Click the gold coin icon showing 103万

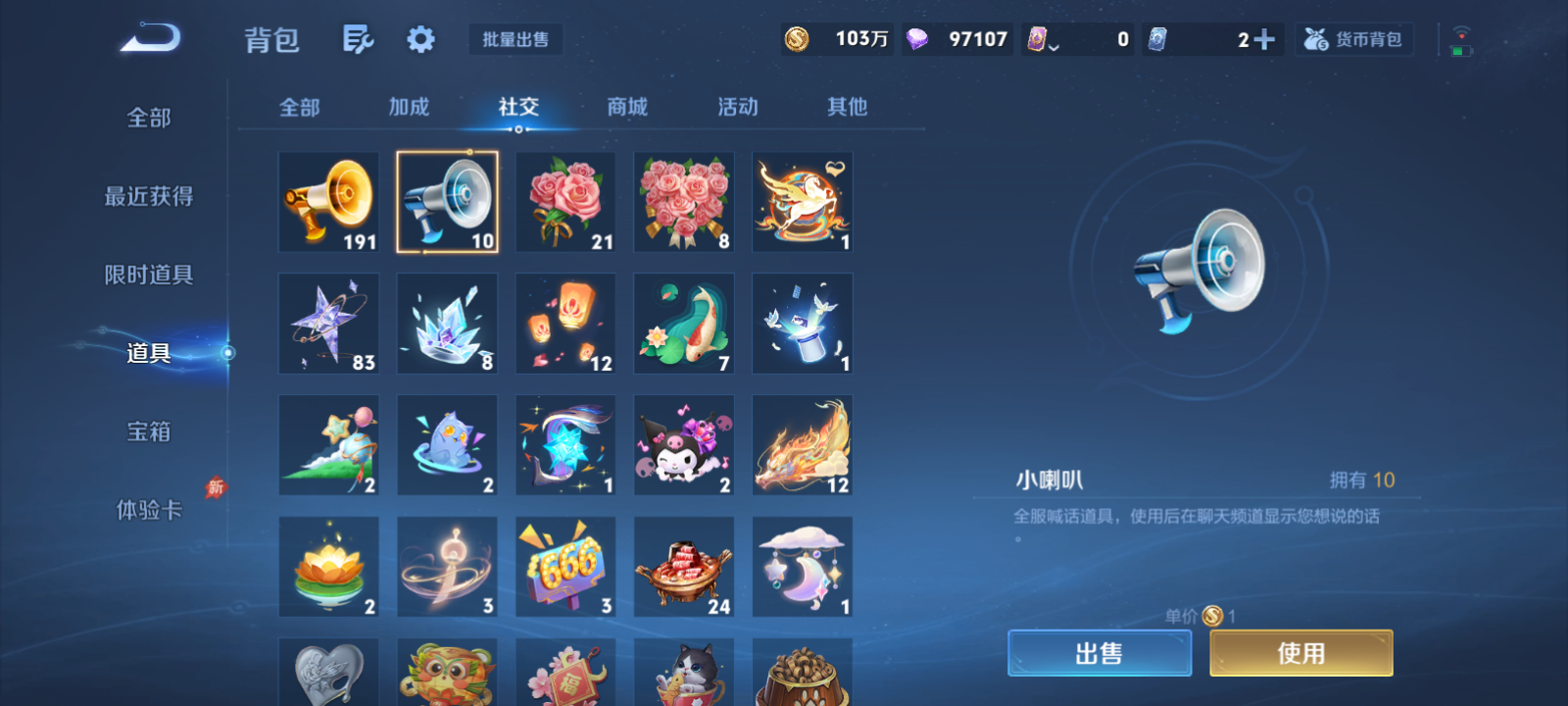798,39
